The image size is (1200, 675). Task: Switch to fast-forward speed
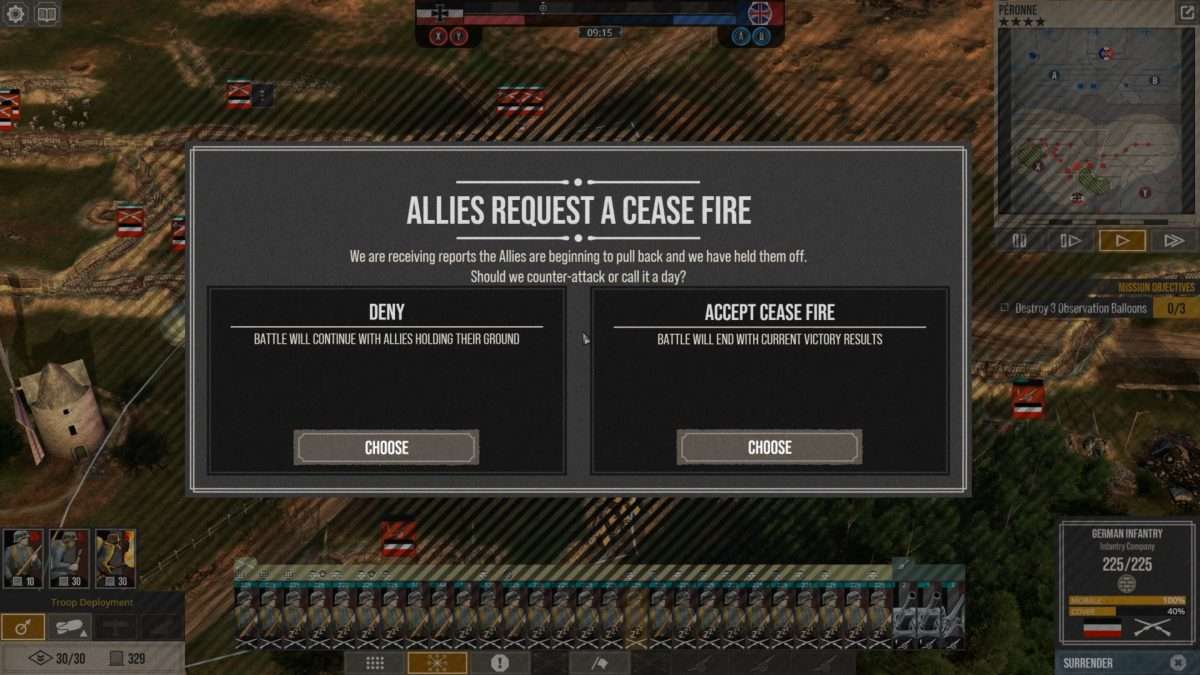(x=1173, y=240)
